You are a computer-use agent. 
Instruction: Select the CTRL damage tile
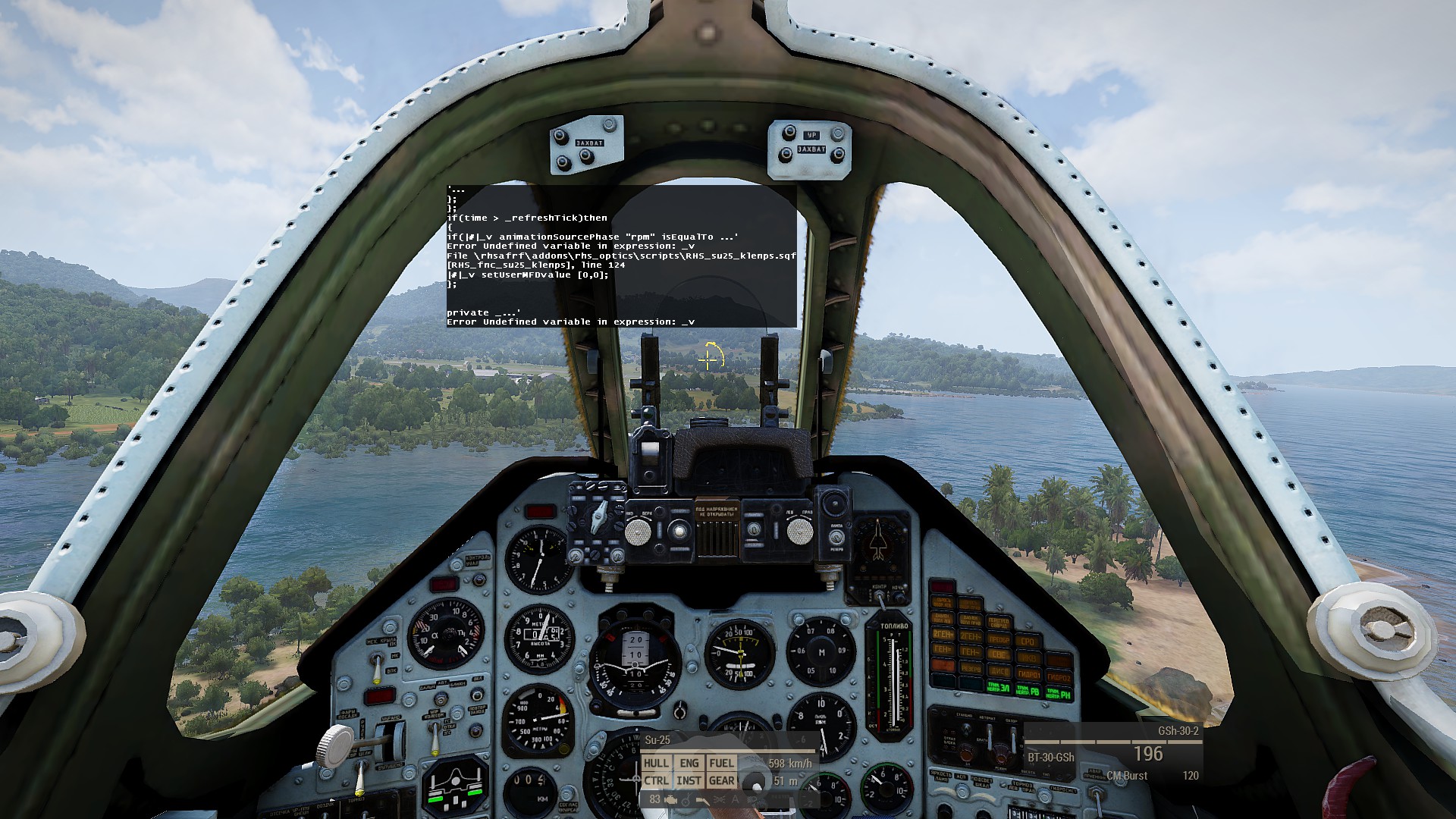pyautogui.click(x=656, y=780)
